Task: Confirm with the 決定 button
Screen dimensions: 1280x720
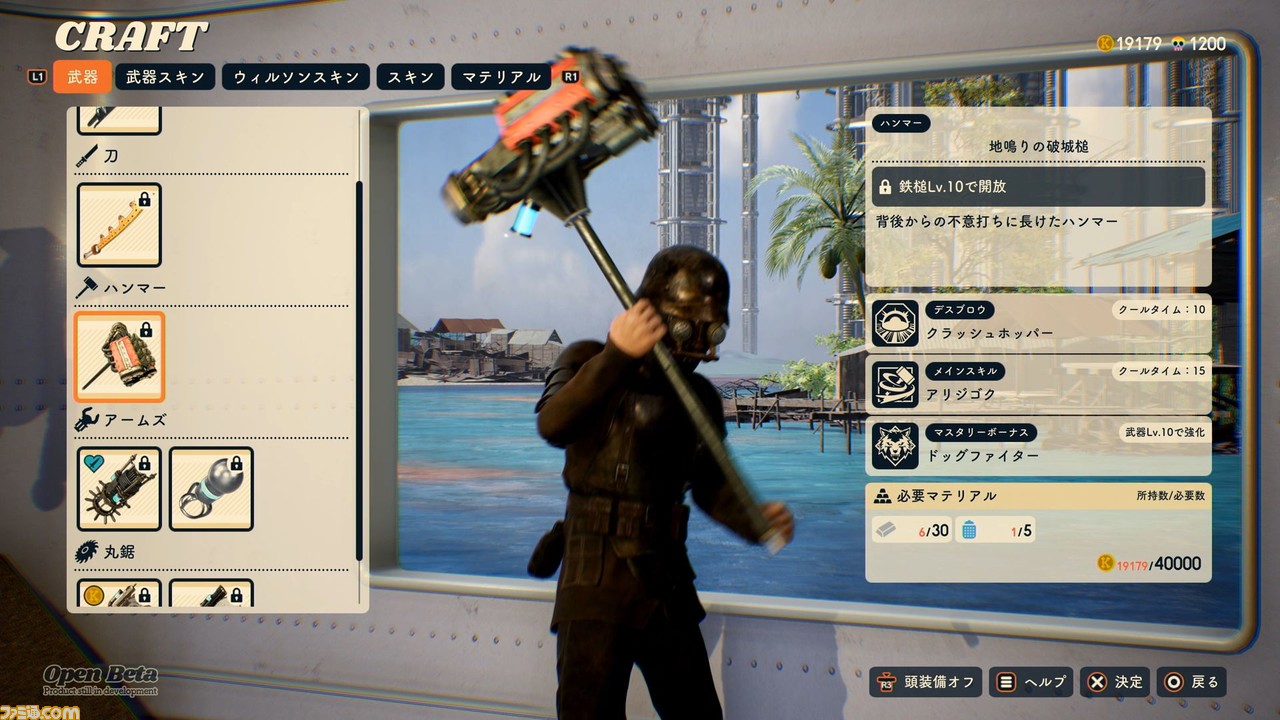Action: pyautogui.click(x=1115, y=682)
